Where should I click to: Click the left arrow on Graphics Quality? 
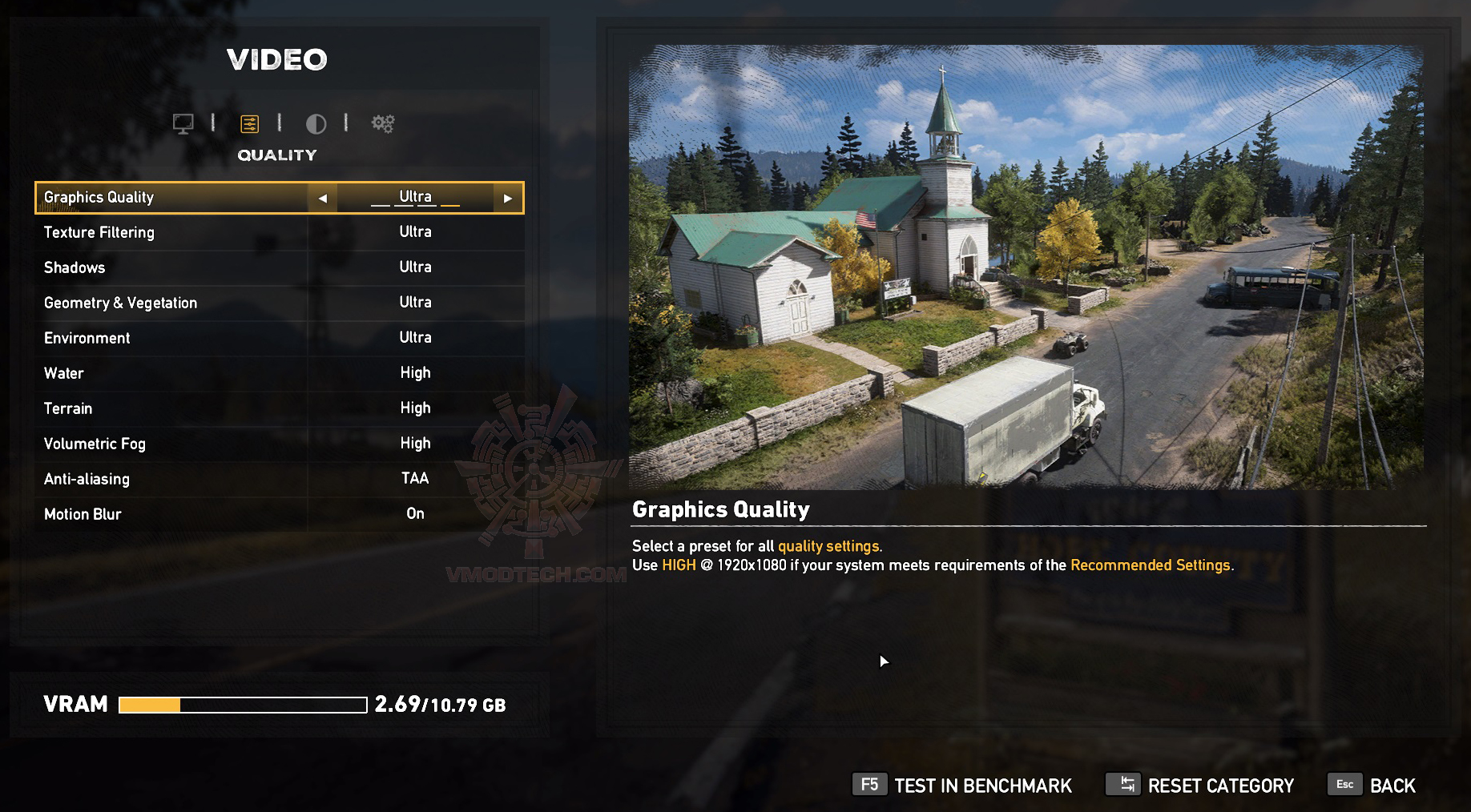(322, 198)
